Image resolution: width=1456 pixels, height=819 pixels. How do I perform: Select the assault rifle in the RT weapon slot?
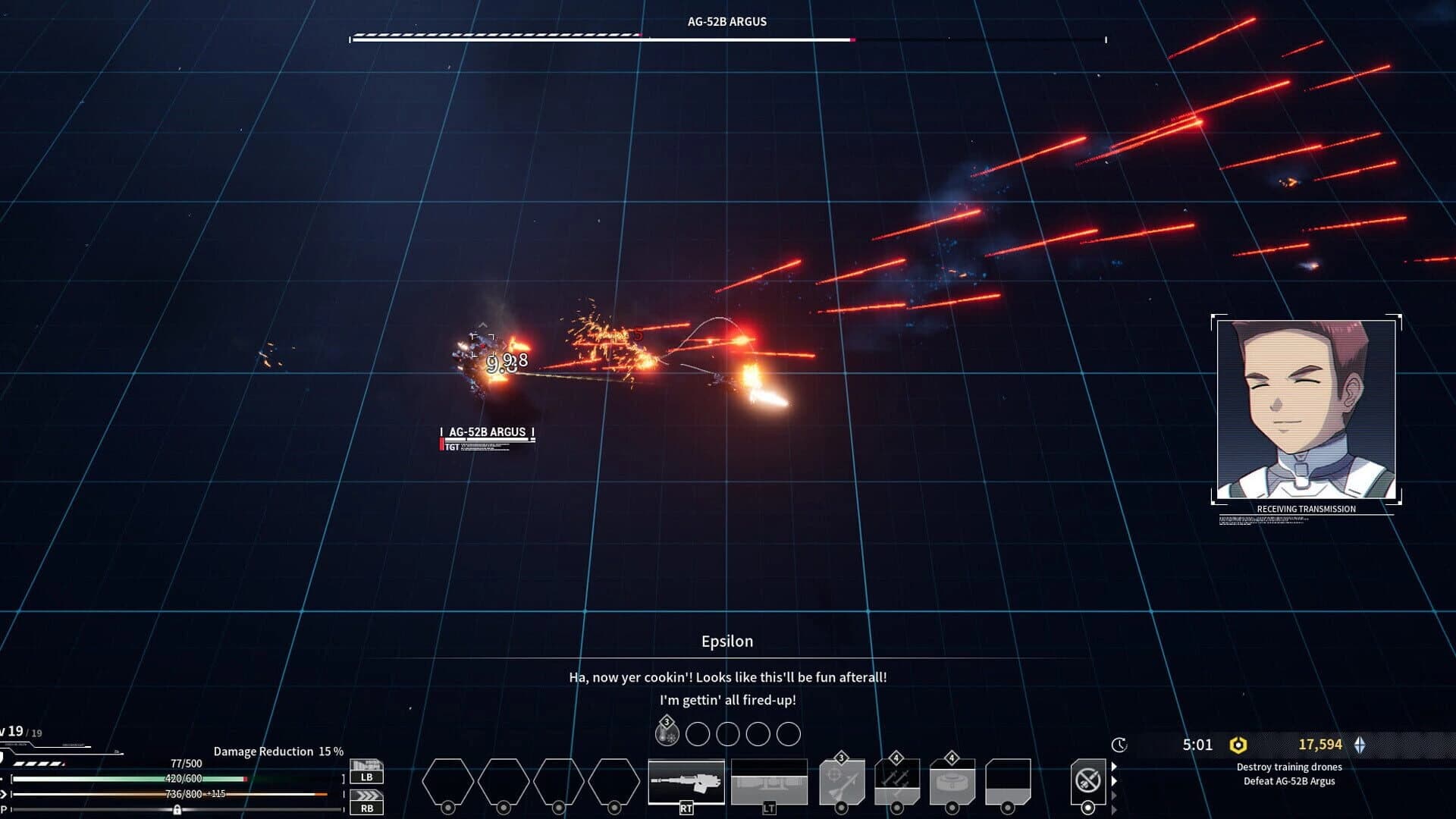[x=686, y=781]
